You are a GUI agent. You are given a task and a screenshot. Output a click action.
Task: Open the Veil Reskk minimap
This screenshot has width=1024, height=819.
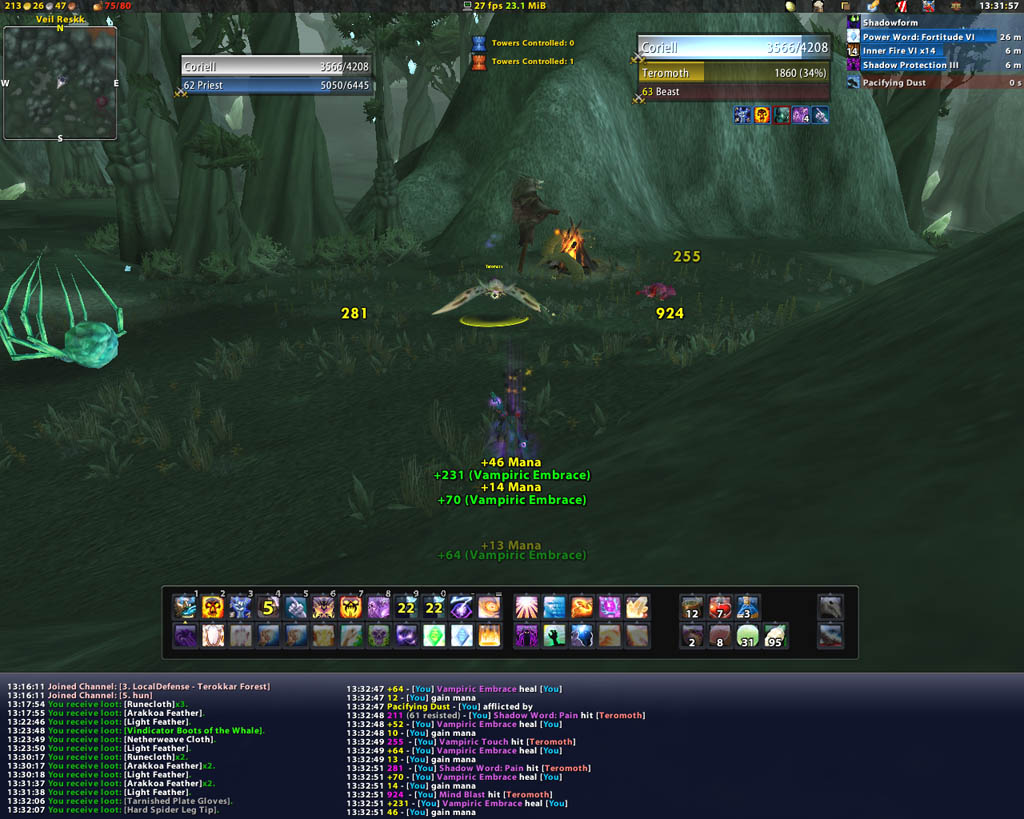(x=60, y=82)
